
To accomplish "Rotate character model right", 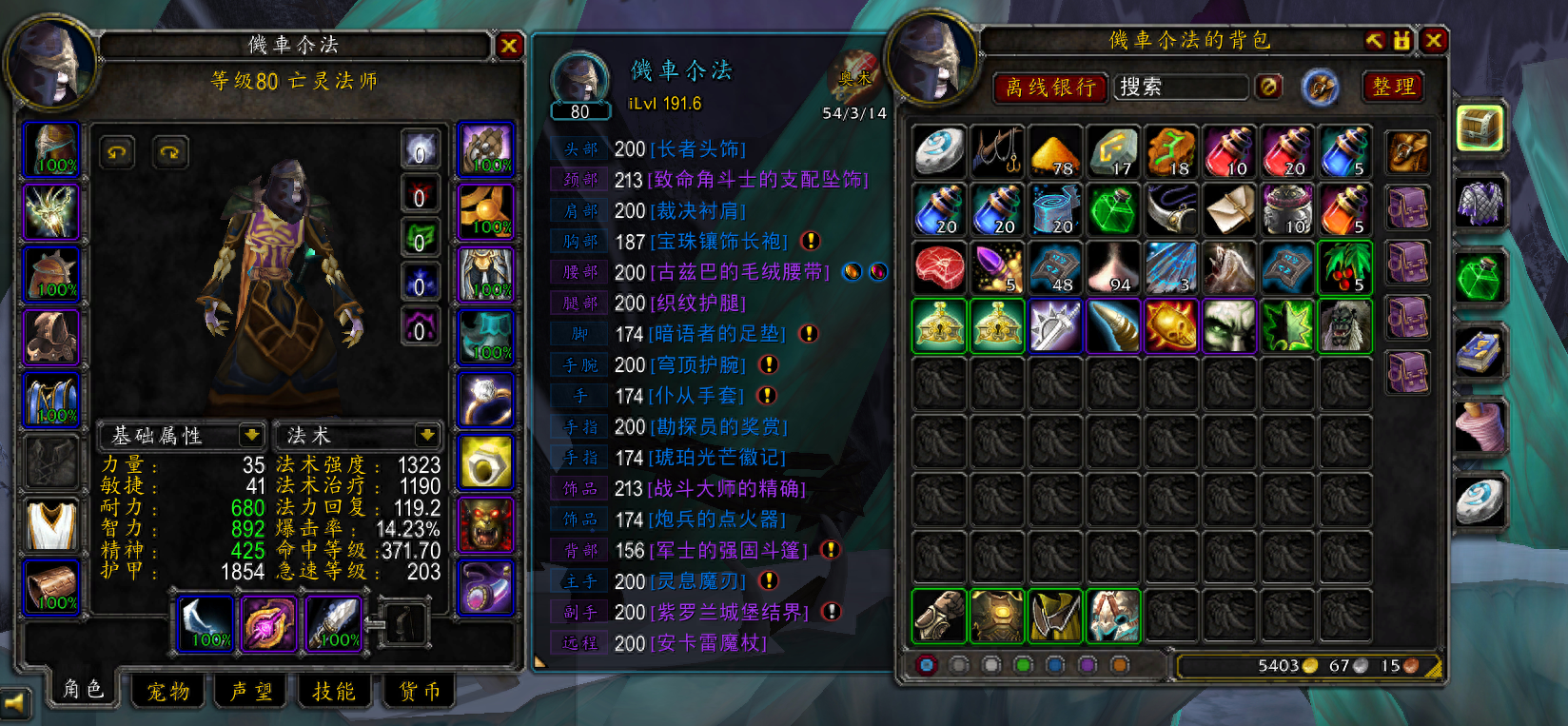I will pos(170,152).
